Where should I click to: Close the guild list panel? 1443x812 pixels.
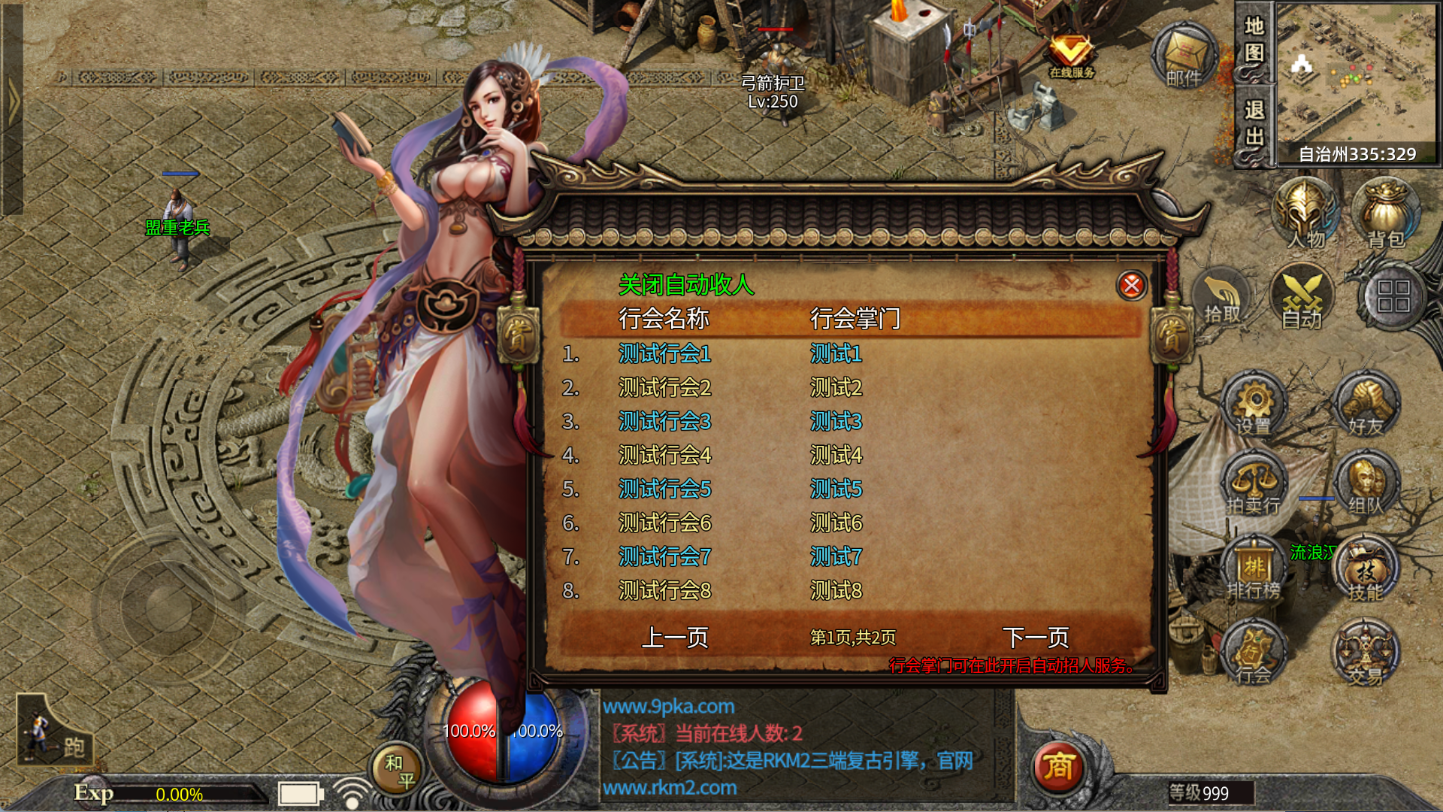1131,286
